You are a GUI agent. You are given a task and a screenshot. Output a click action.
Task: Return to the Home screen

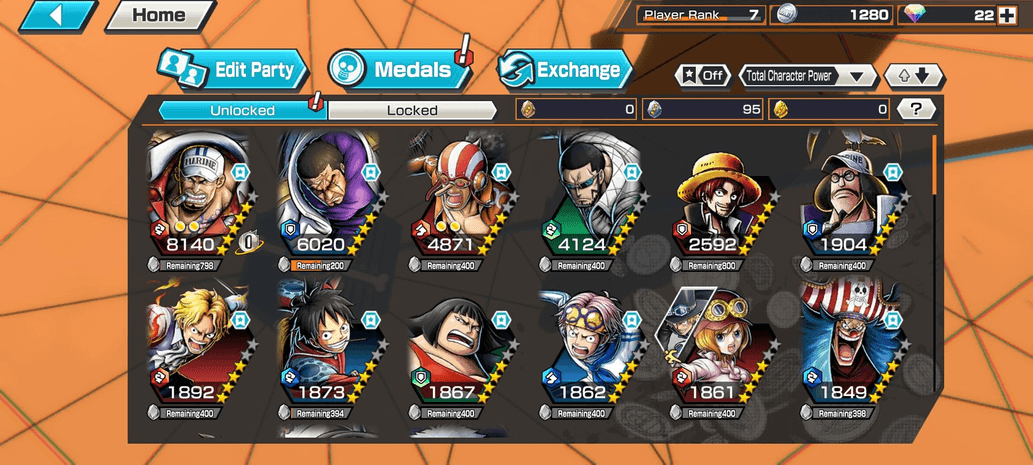click(159, 15)
